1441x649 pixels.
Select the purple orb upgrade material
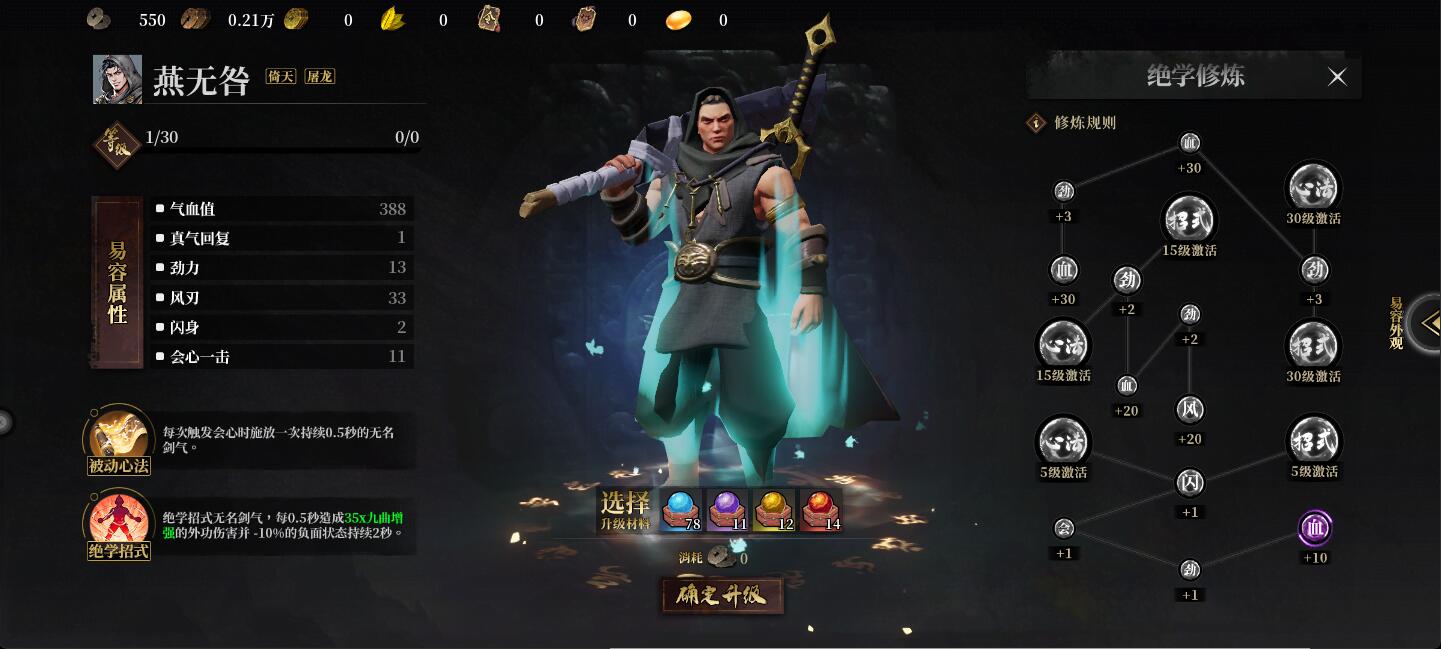[727, 509]
